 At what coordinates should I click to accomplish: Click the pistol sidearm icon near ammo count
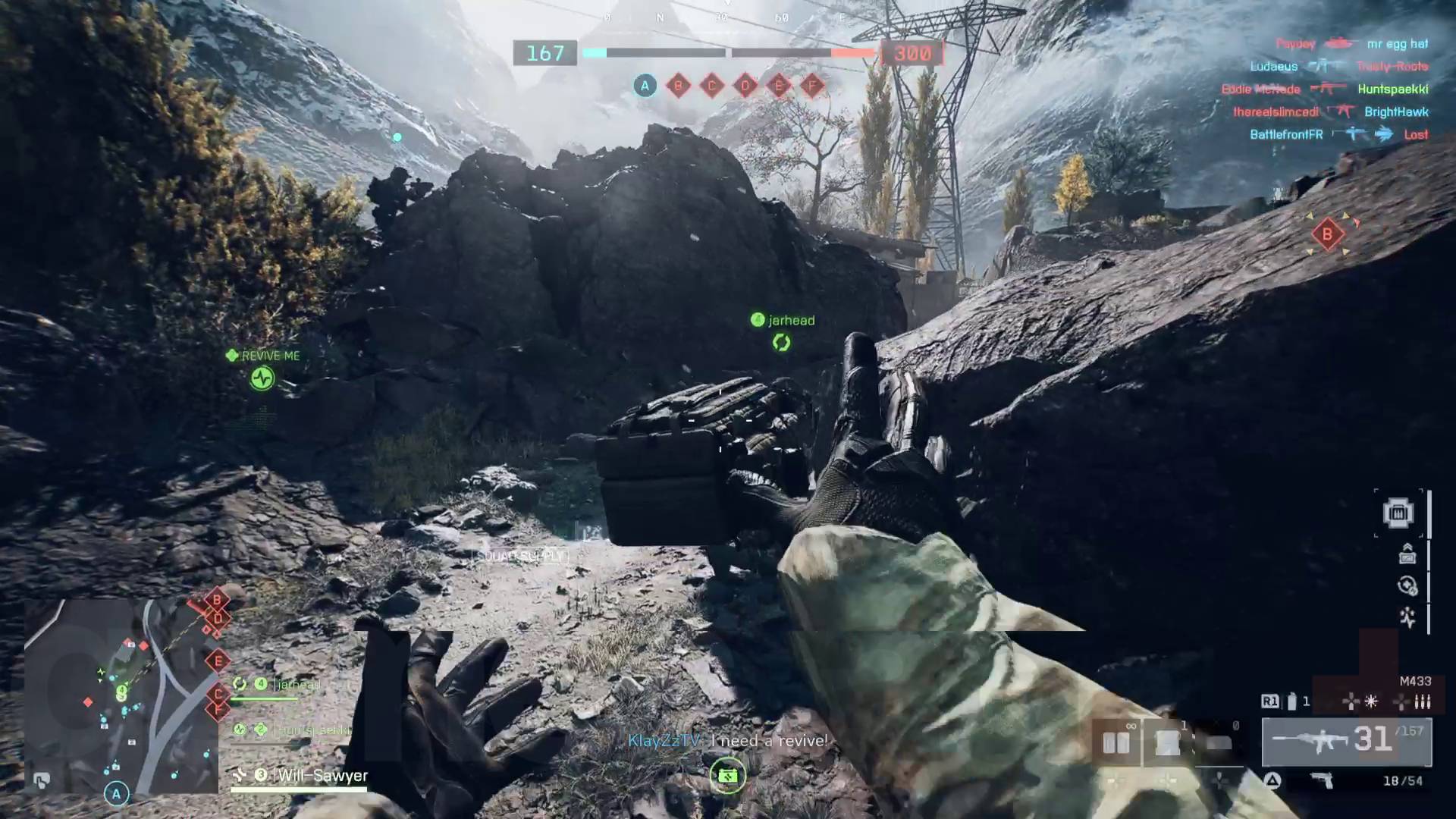click(1323, 779)
